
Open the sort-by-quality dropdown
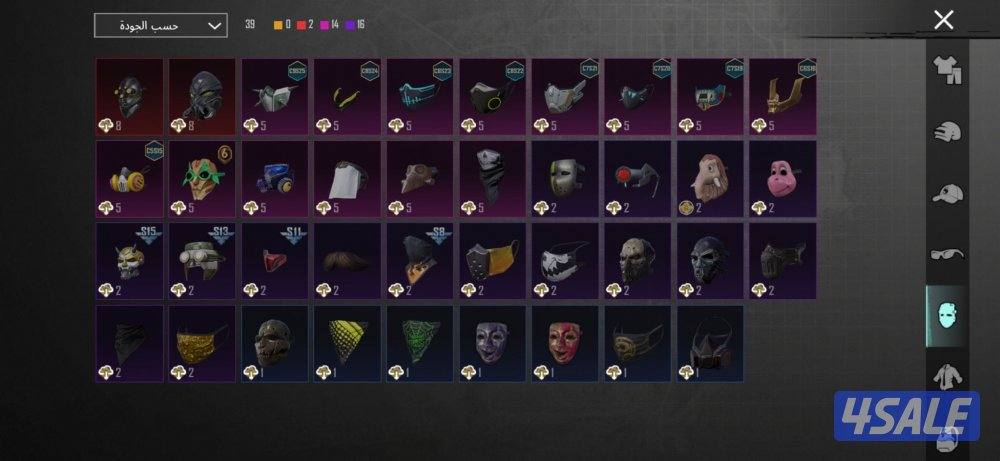160,26
